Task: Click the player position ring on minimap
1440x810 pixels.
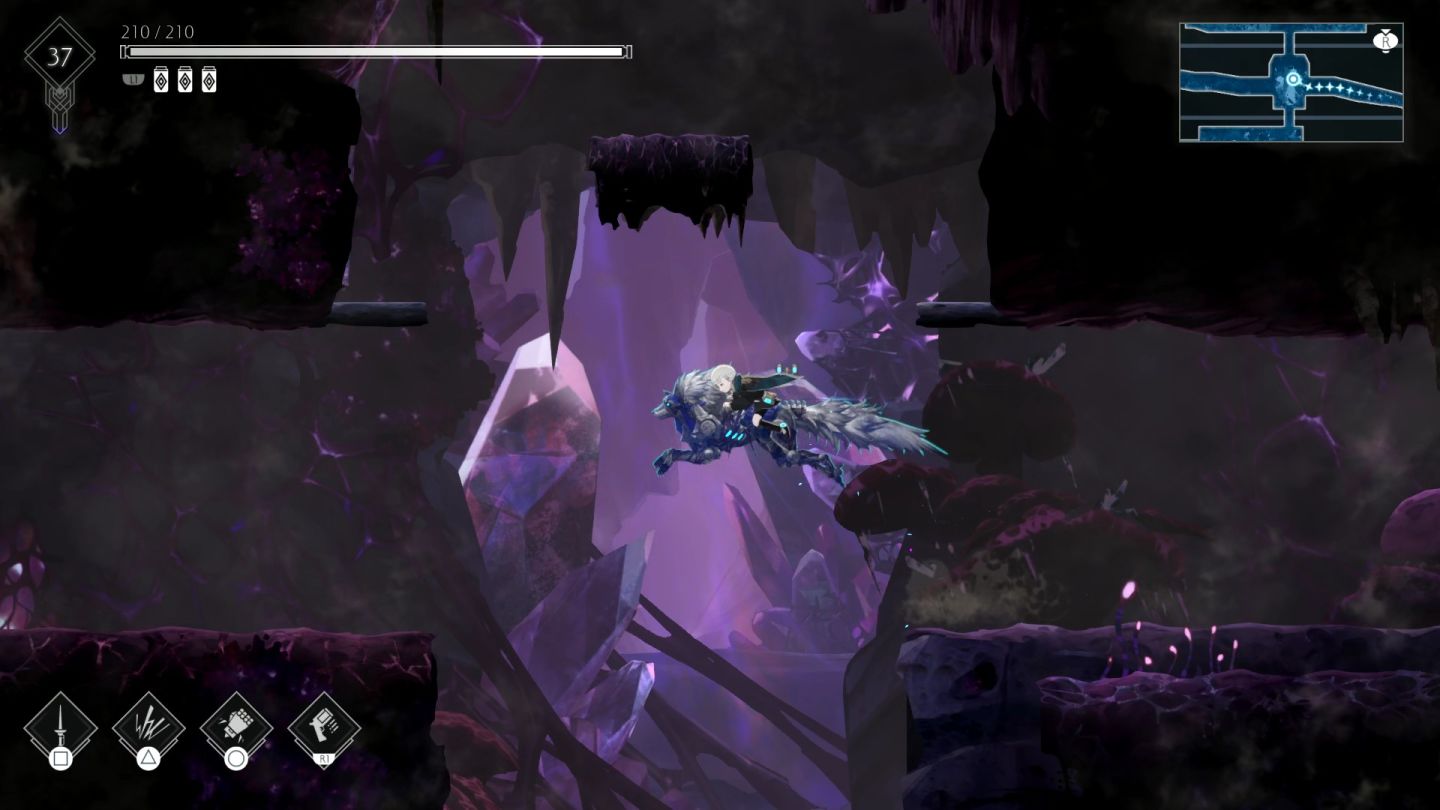Action: pos(1293,79)
